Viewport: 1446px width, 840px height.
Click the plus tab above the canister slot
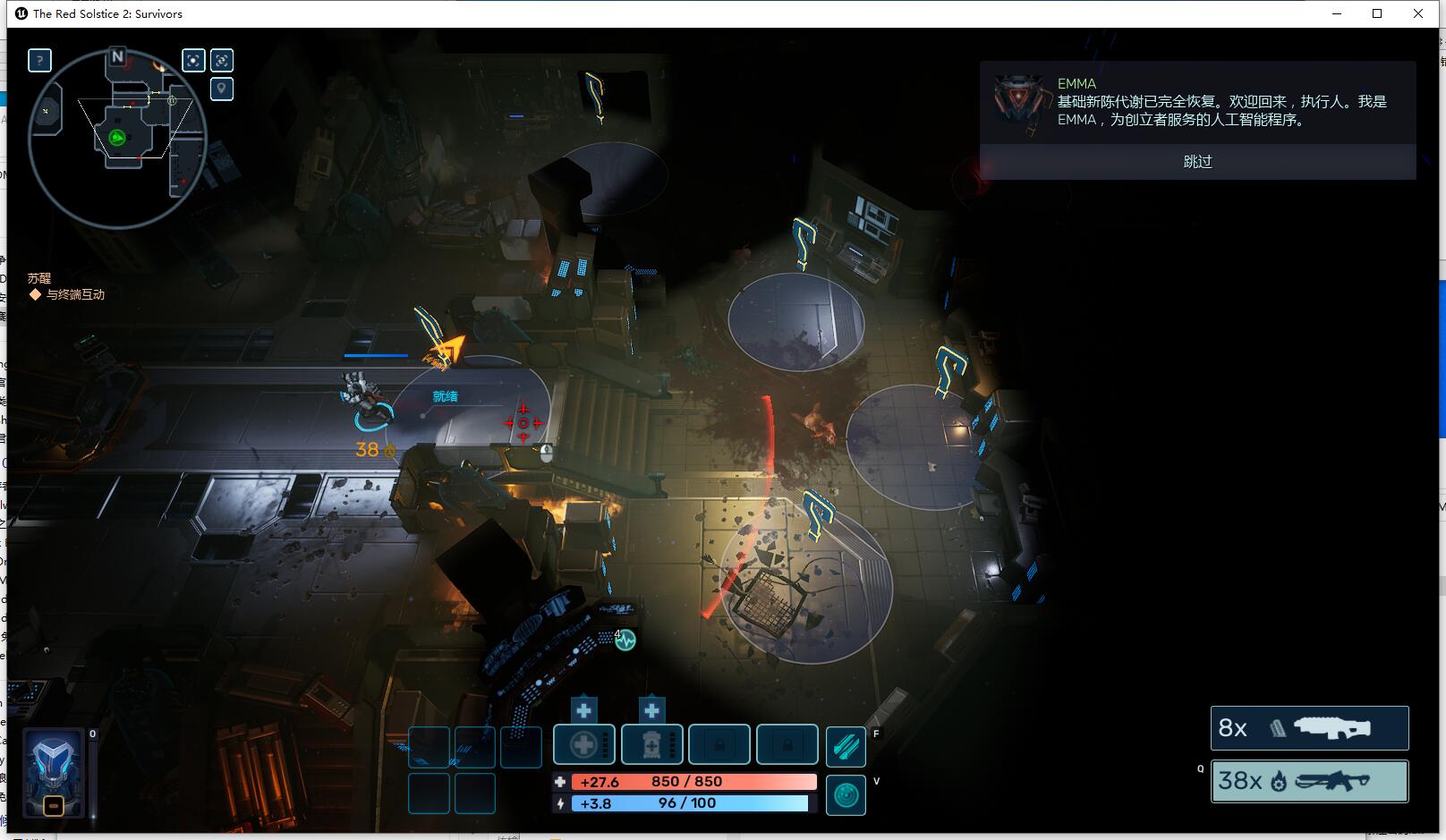coord(651,710)
